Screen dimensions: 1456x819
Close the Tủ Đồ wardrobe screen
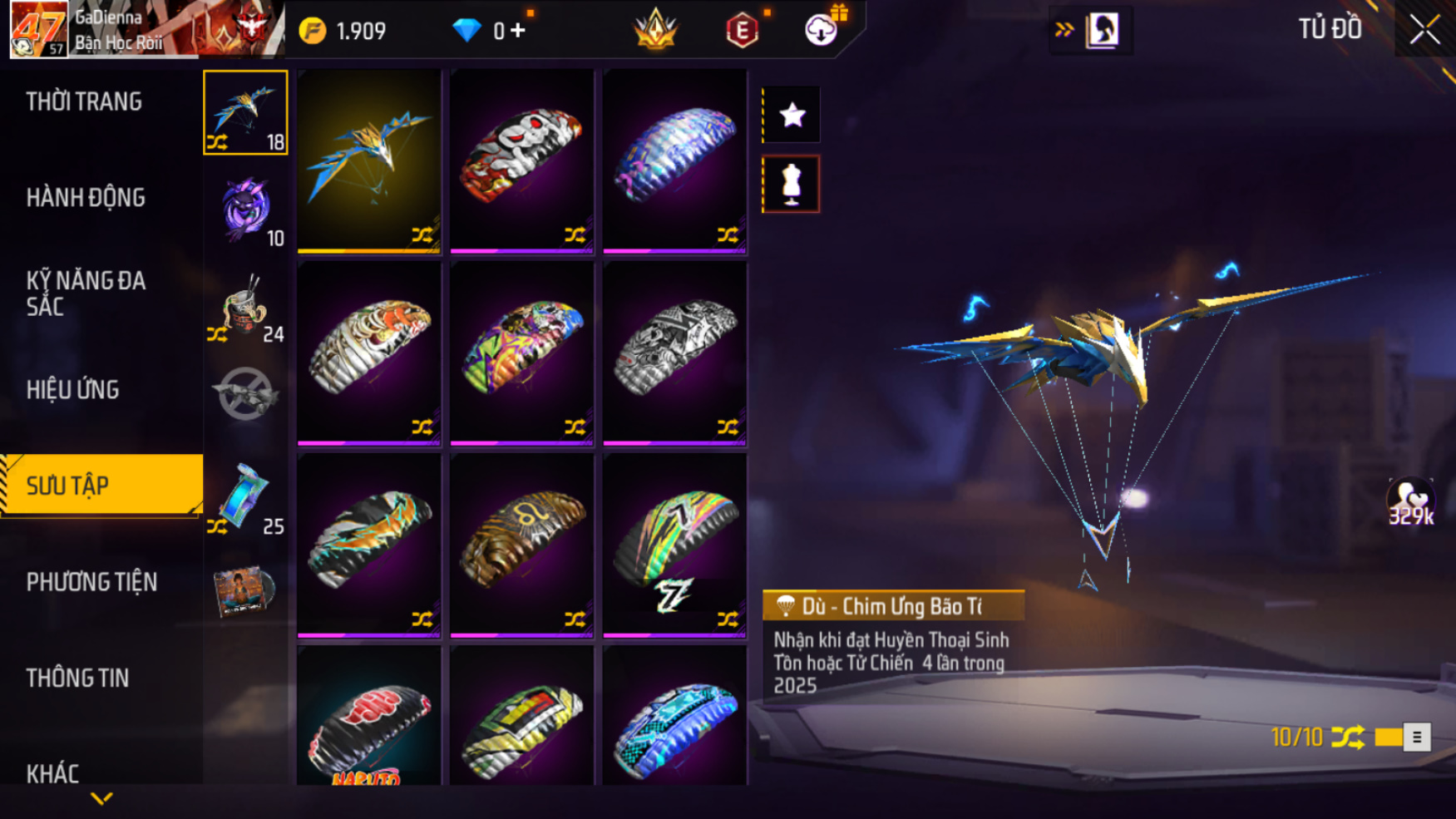click(1424, 30)
